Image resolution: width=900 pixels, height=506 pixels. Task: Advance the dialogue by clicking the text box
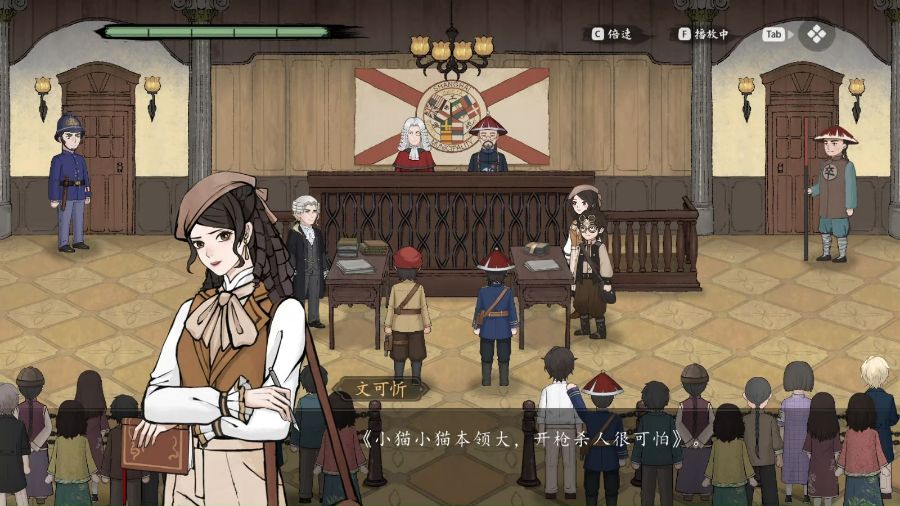tap(522, 440)
